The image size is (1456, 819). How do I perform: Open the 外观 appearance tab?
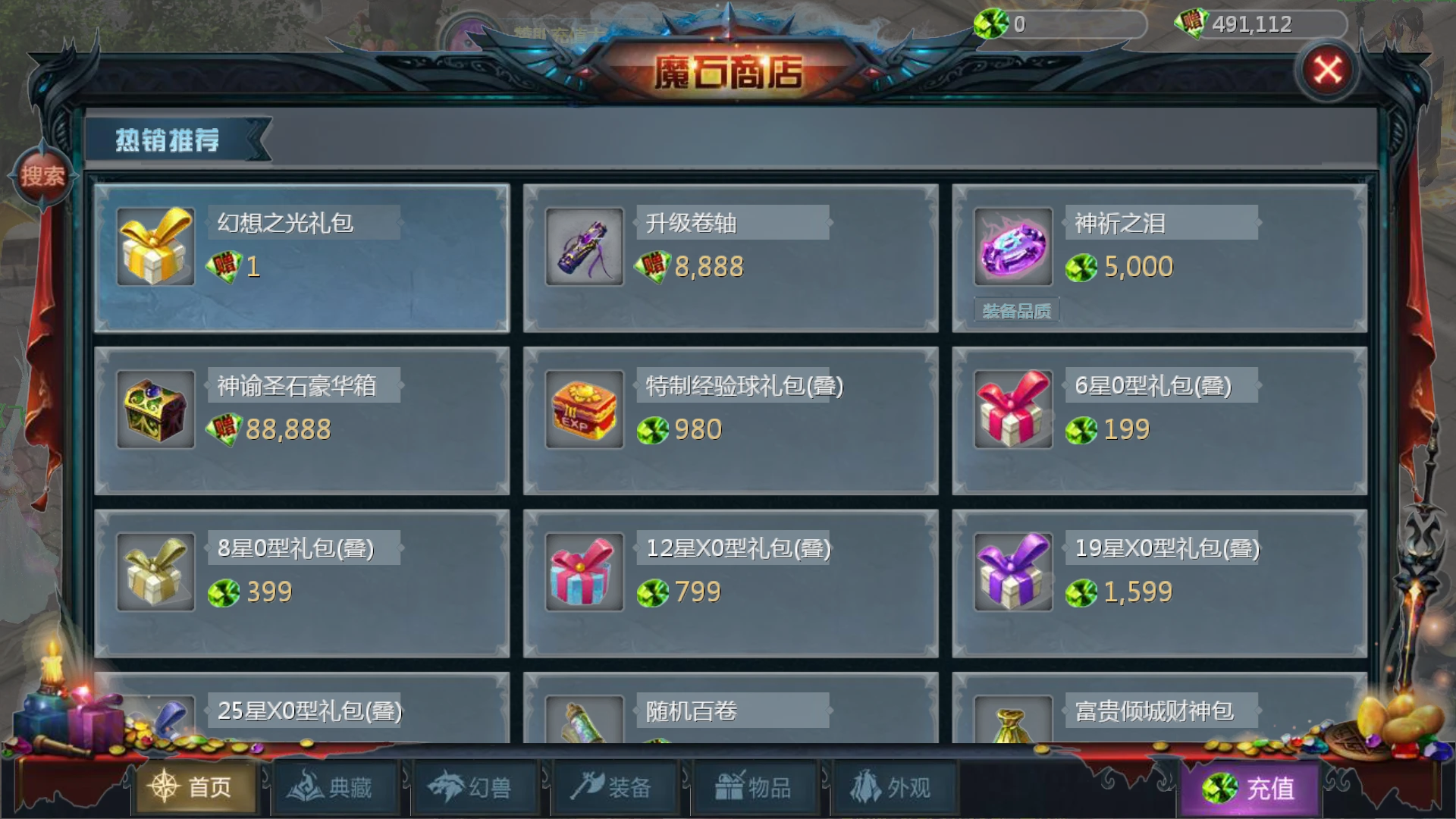895,787
